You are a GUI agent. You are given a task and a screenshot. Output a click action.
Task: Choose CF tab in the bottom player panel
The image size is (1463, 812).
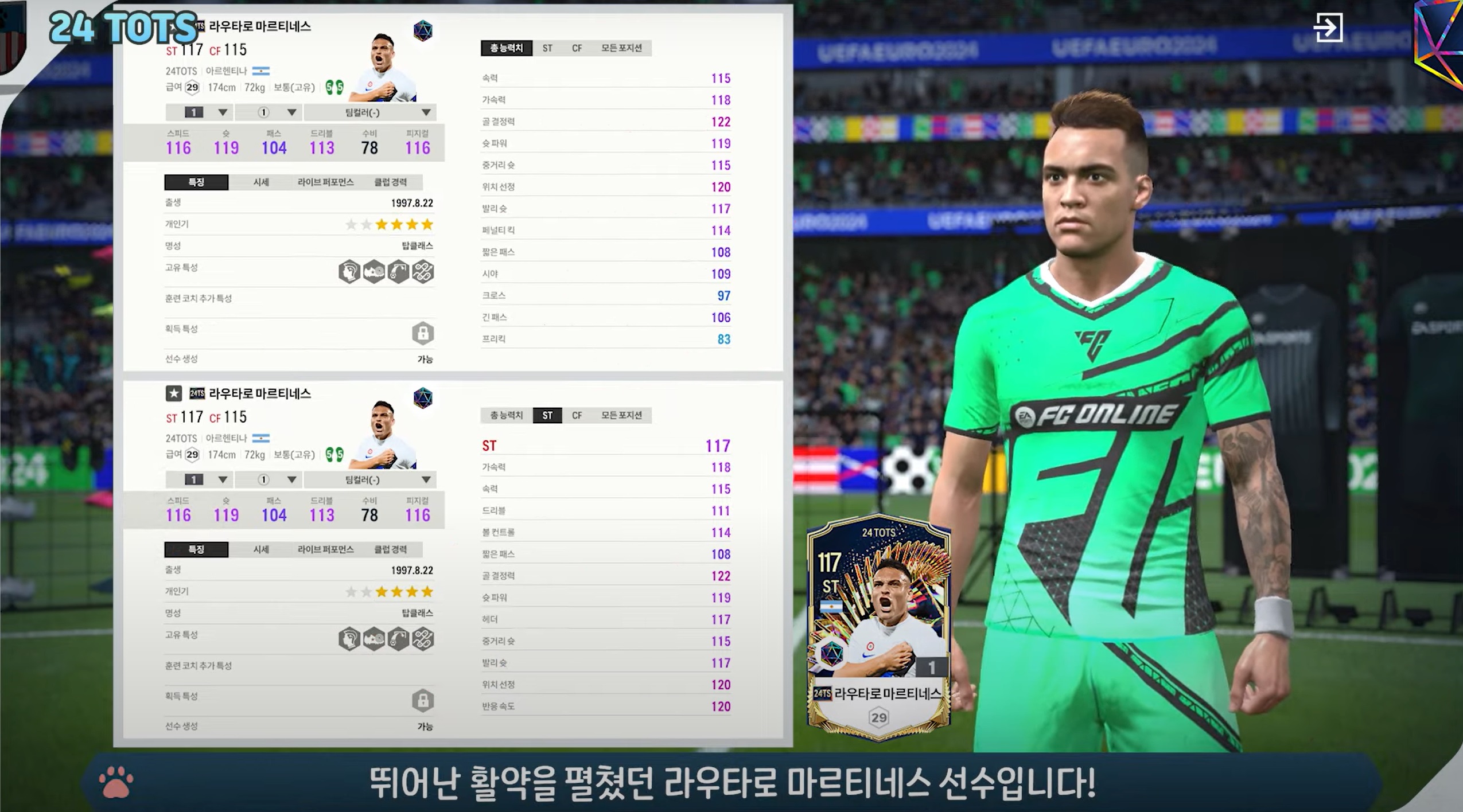coord(577,415)
